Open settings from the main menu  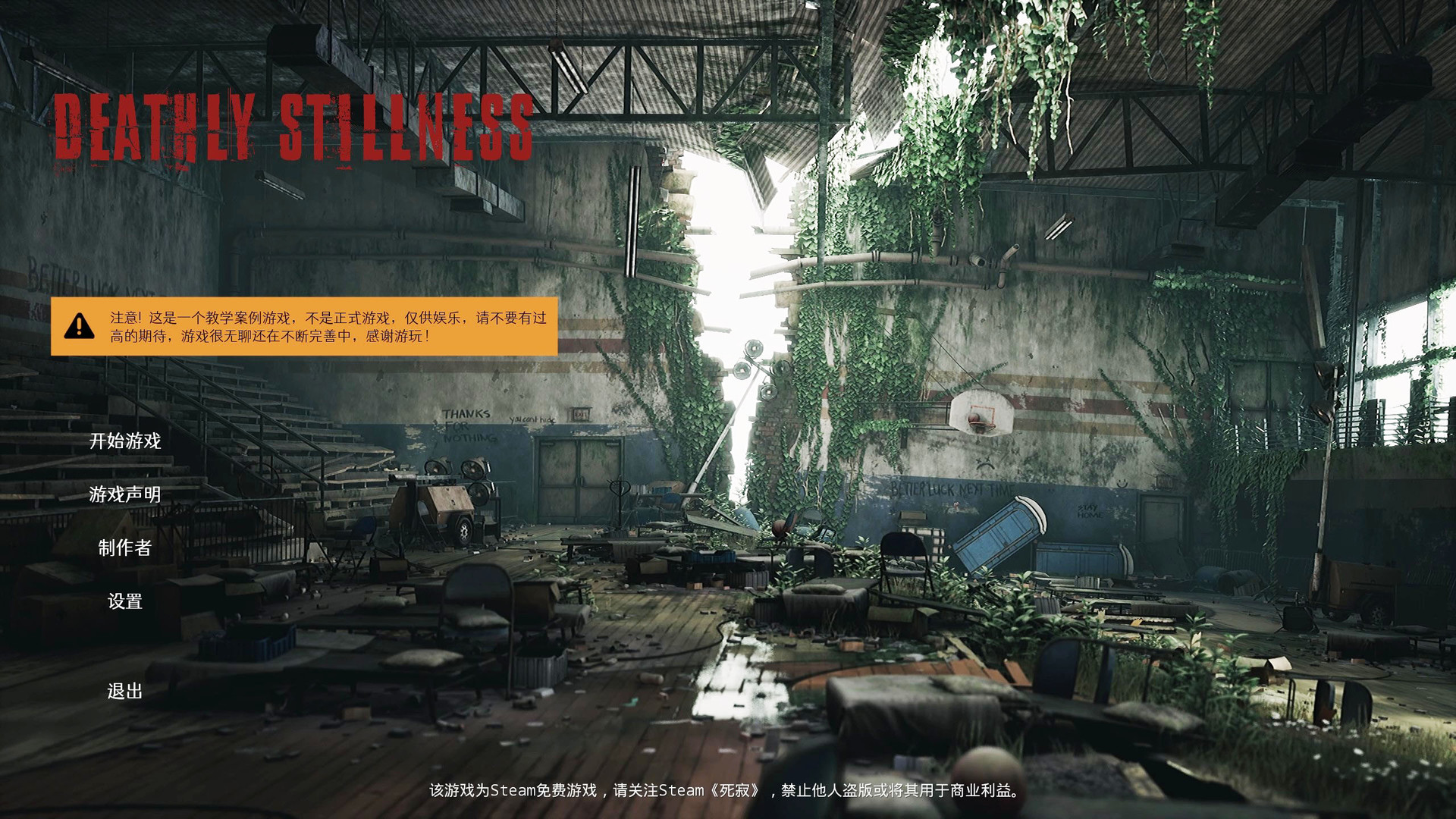coord(124,601)
